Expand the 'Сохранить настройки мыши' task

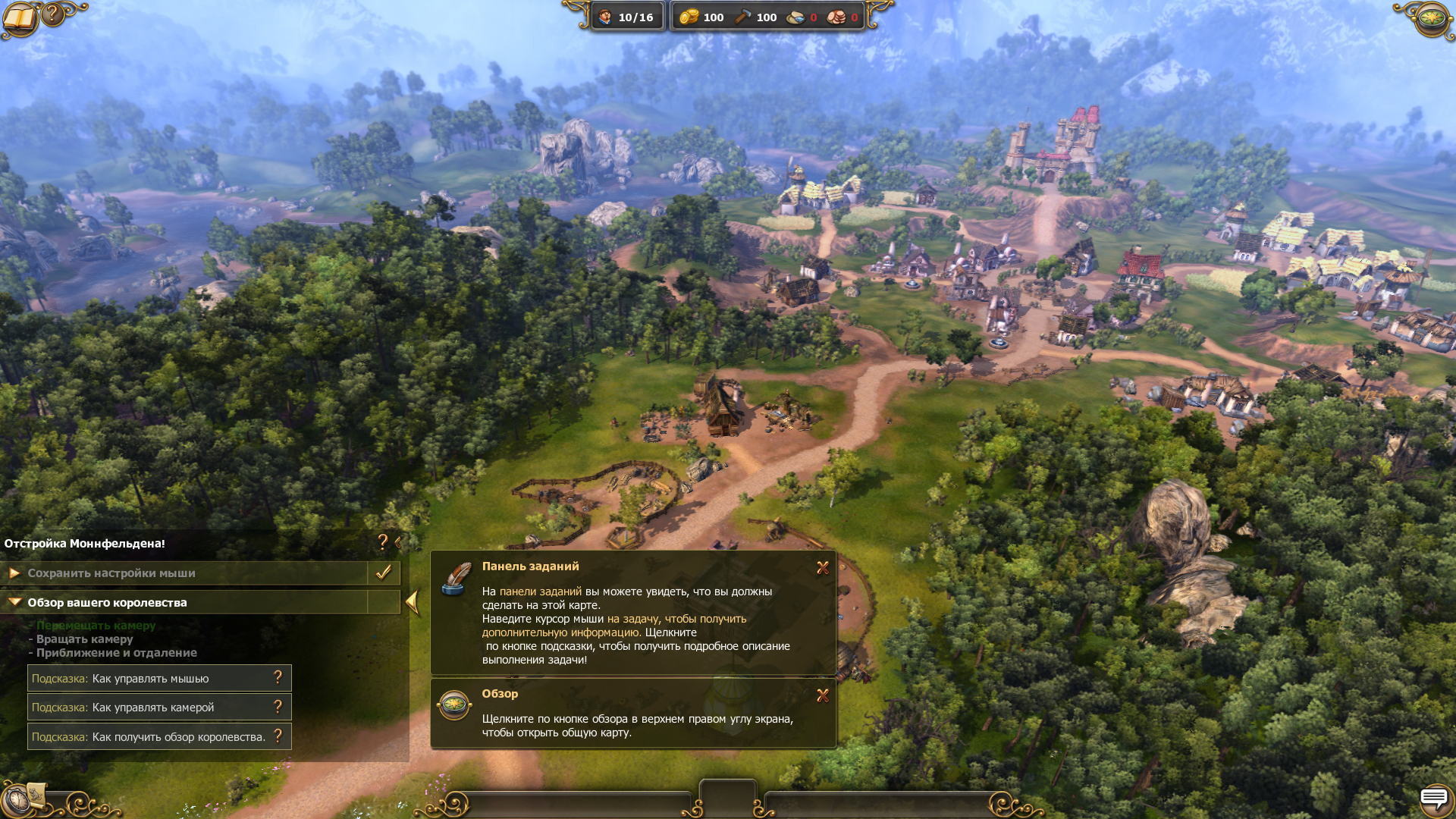pyautogui.click(x=14, y=573)
